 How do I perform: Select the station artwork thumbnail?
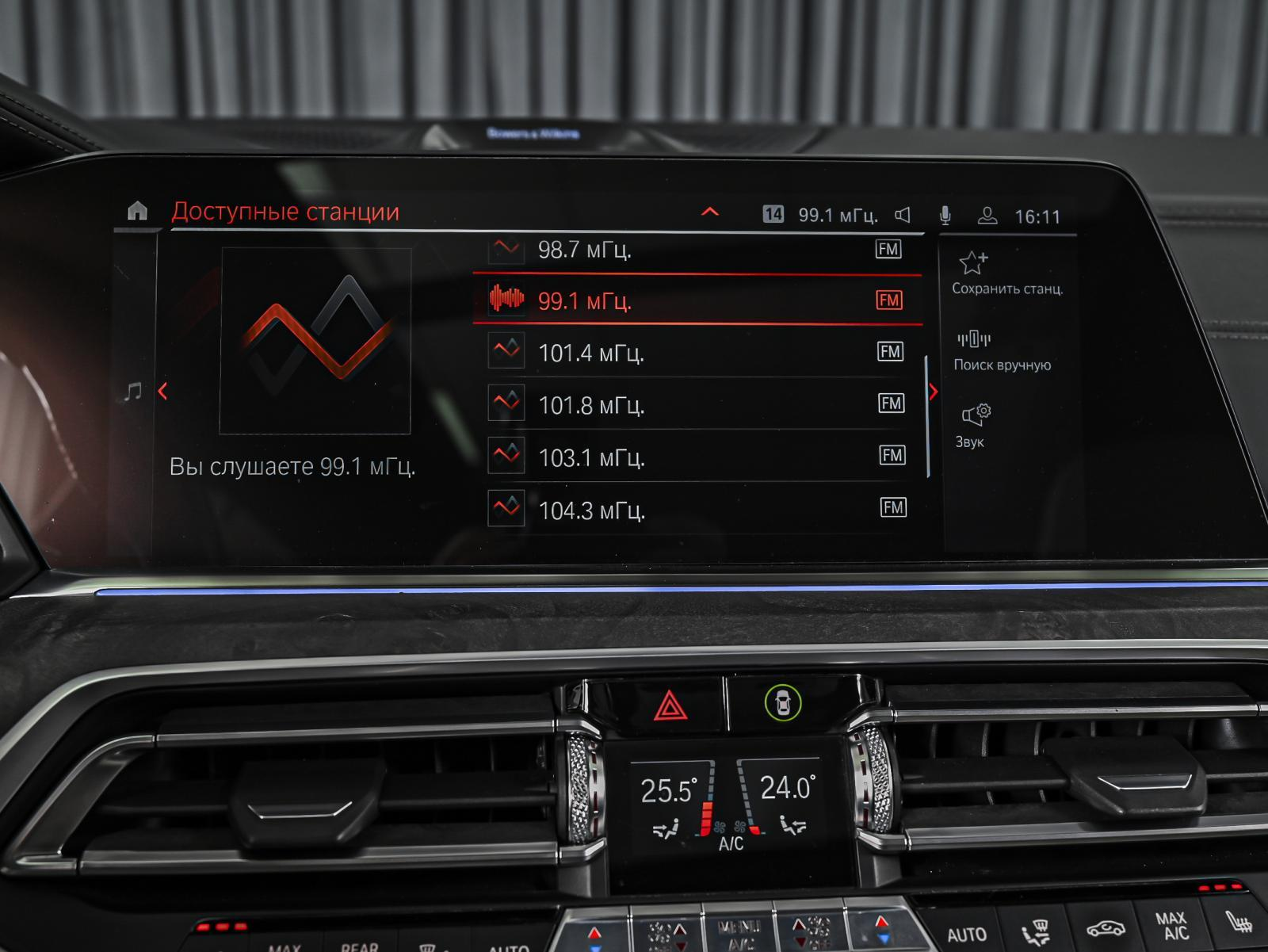click(x=315, y=341)
